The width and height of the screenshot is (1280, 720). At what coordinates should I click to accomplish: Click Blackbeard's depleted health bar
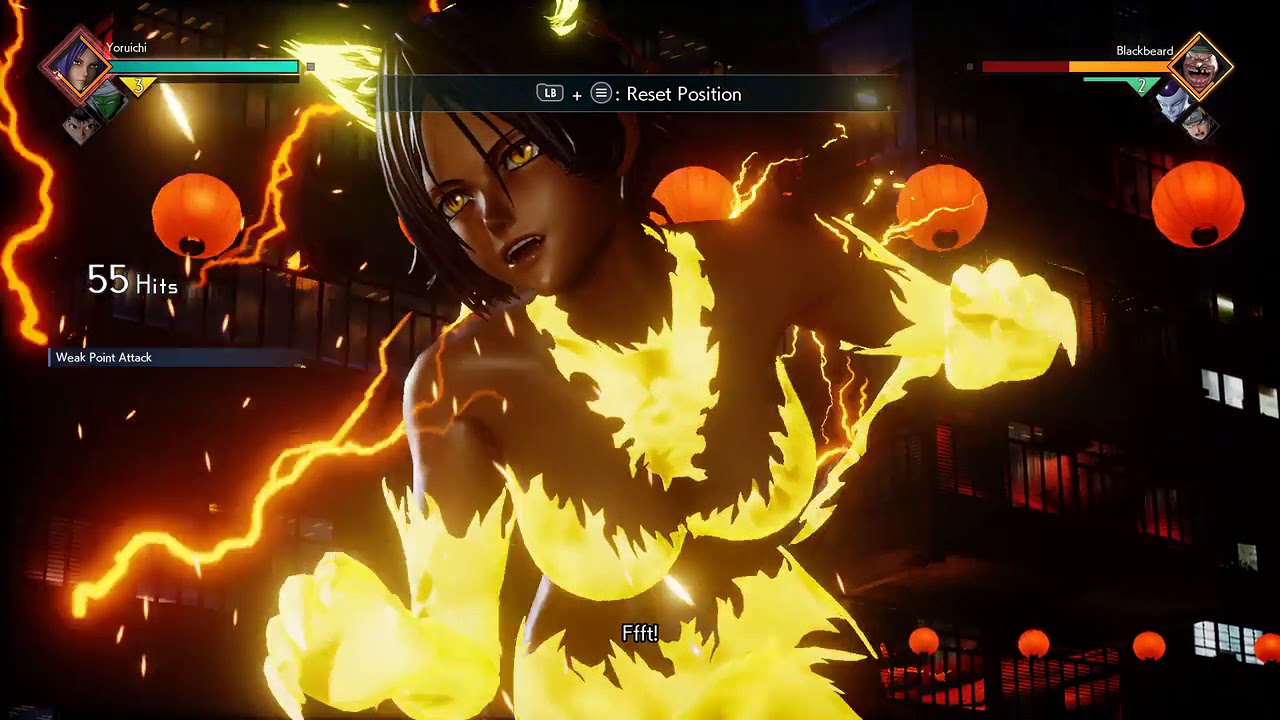[x=1024, y=66]
